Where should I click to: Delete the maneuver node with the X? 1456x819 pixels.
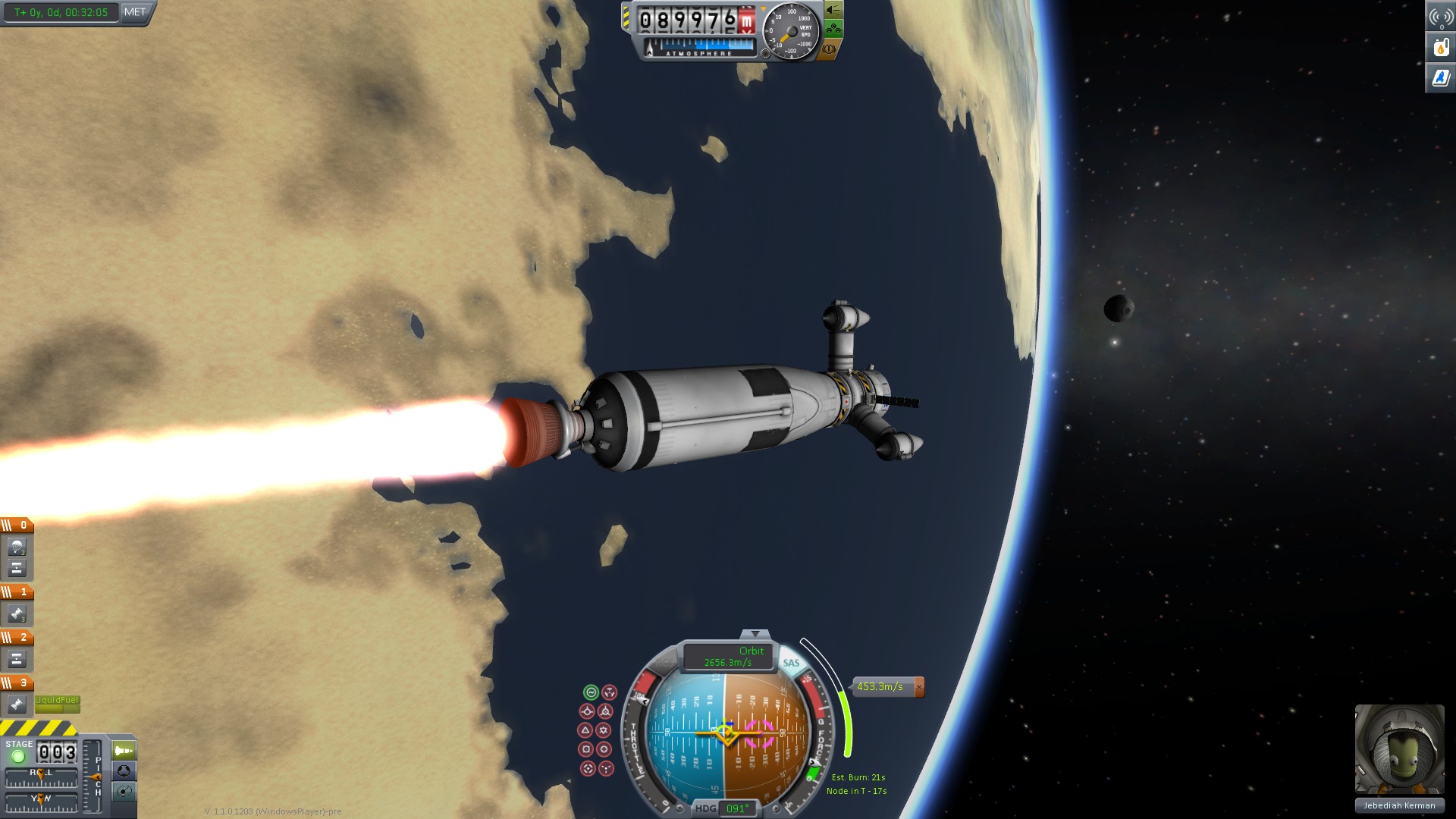tap(919, 687)
